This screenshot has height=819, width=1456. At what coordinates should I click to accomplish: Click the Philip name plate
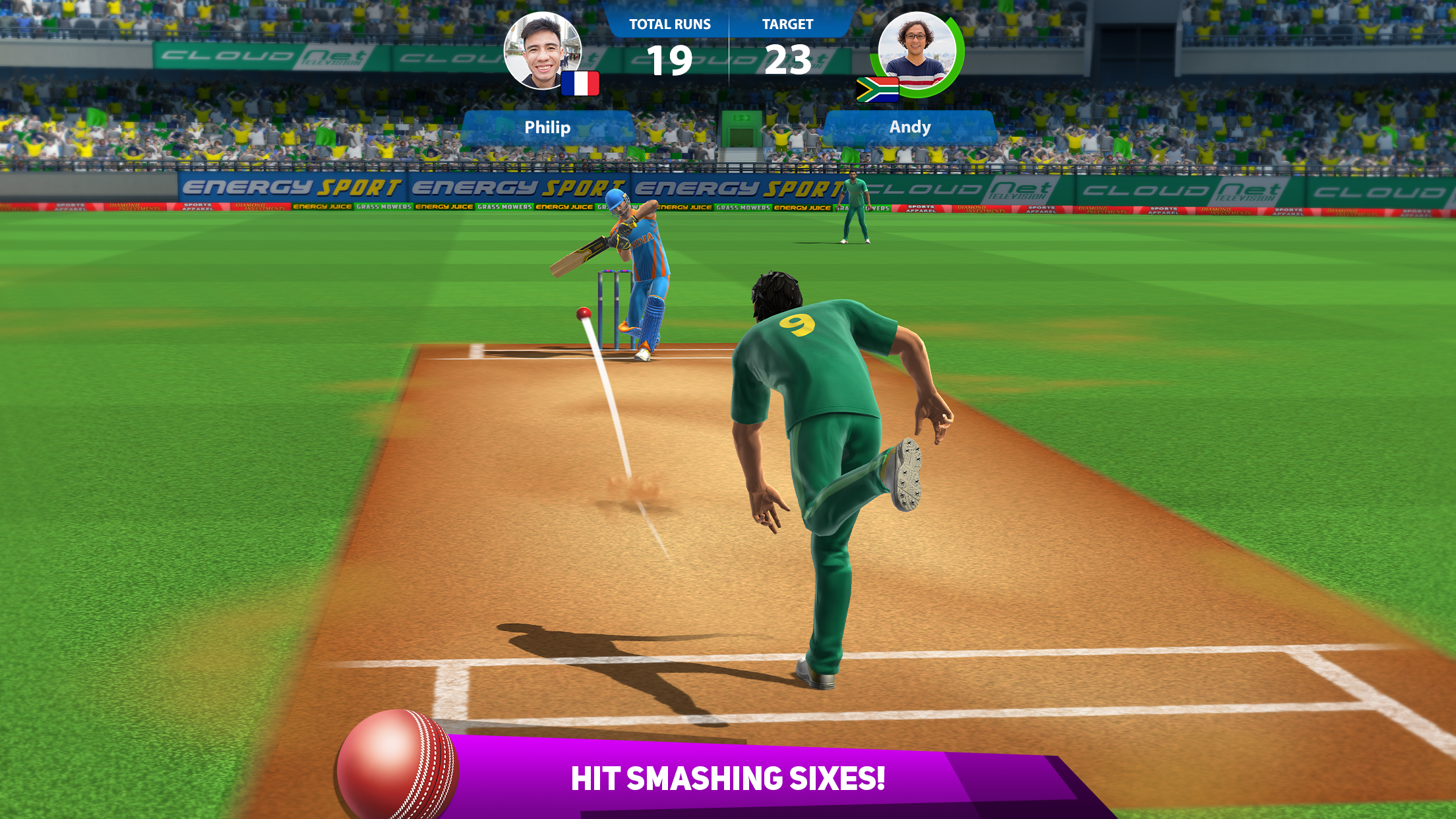(x=547, y=127)
